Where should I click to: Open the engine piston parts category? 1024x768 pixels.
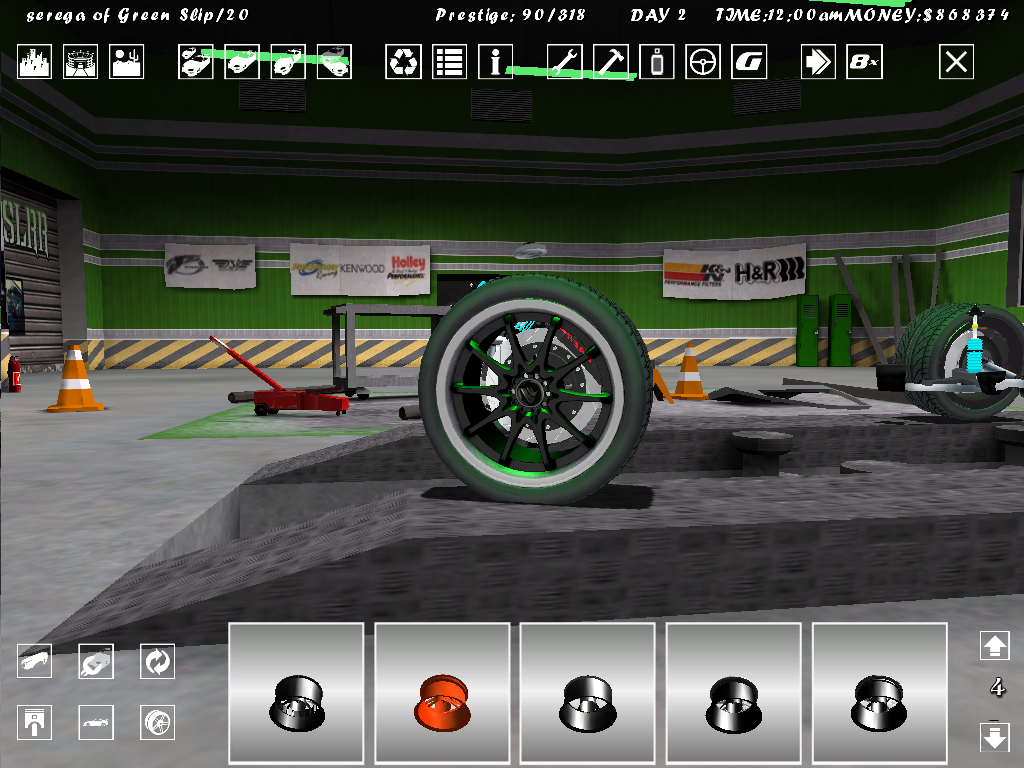click(35, 721)
